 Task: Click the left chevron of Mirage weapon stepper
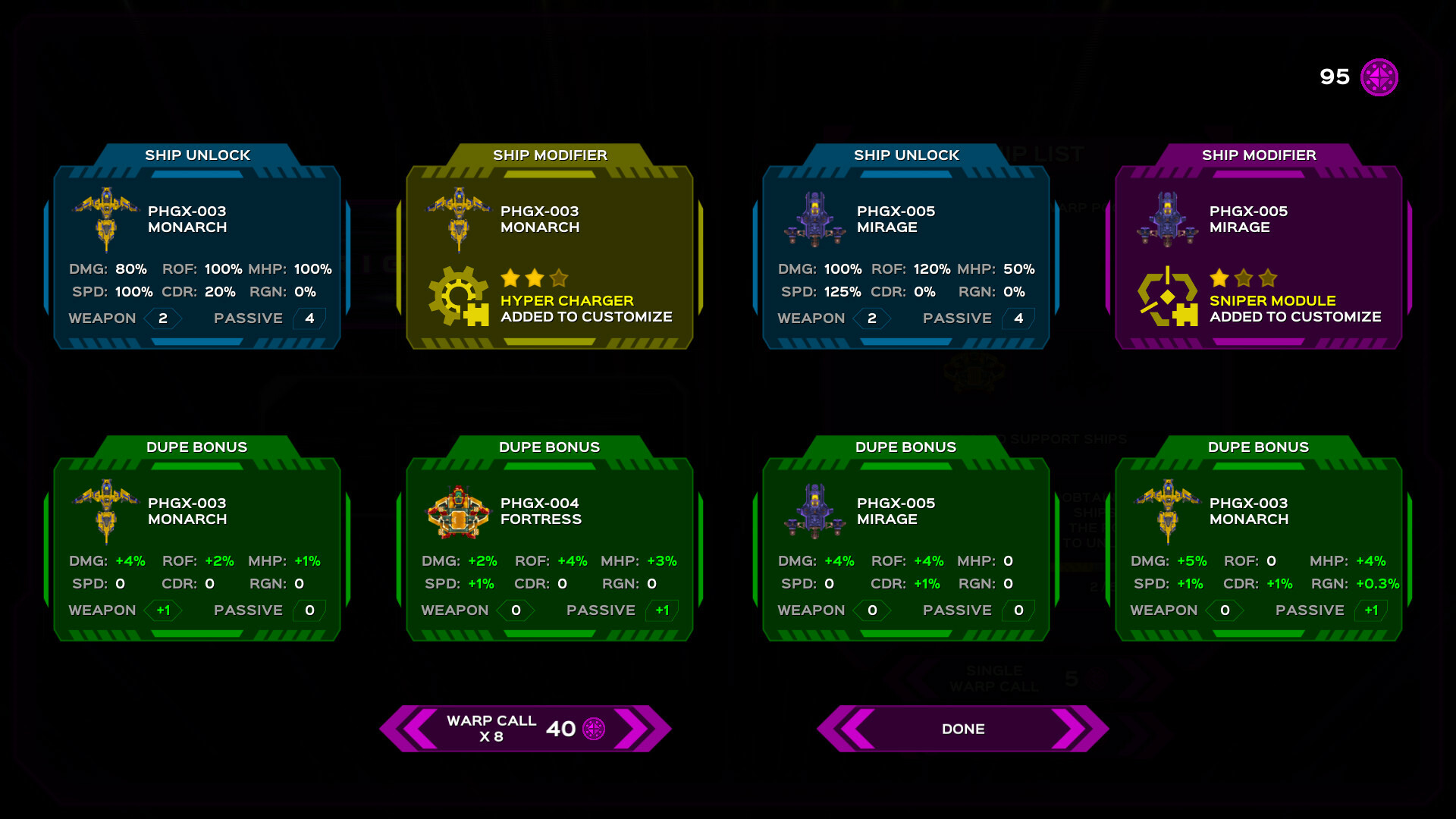pos(854,318)
